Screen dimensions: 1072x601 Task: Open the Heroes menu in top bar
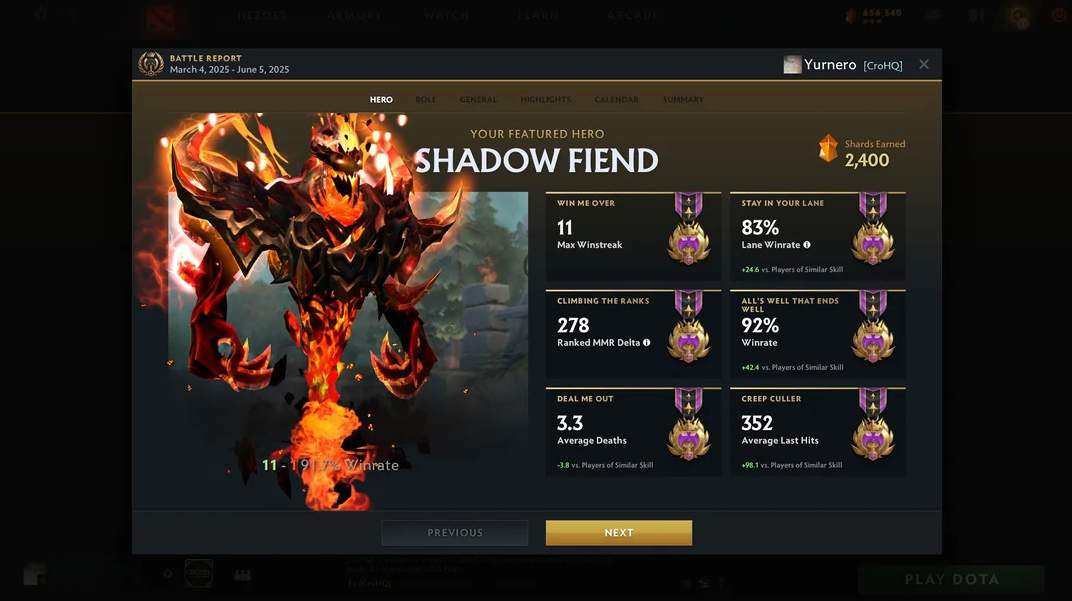(x=262, y=15)
